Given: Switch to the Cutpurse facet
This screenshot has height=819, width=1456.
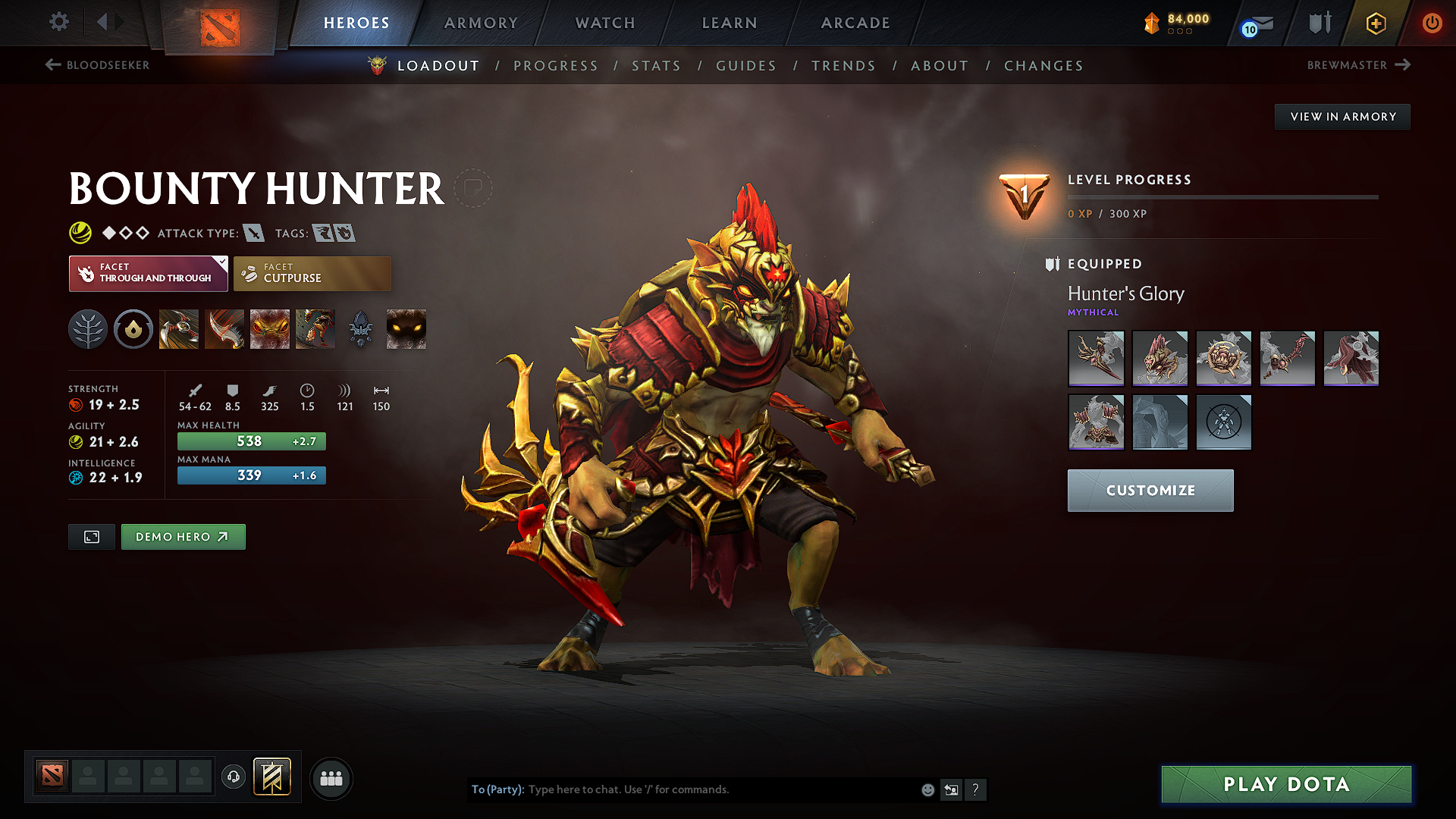Looking at the screenshot, I should pos(312,273).
